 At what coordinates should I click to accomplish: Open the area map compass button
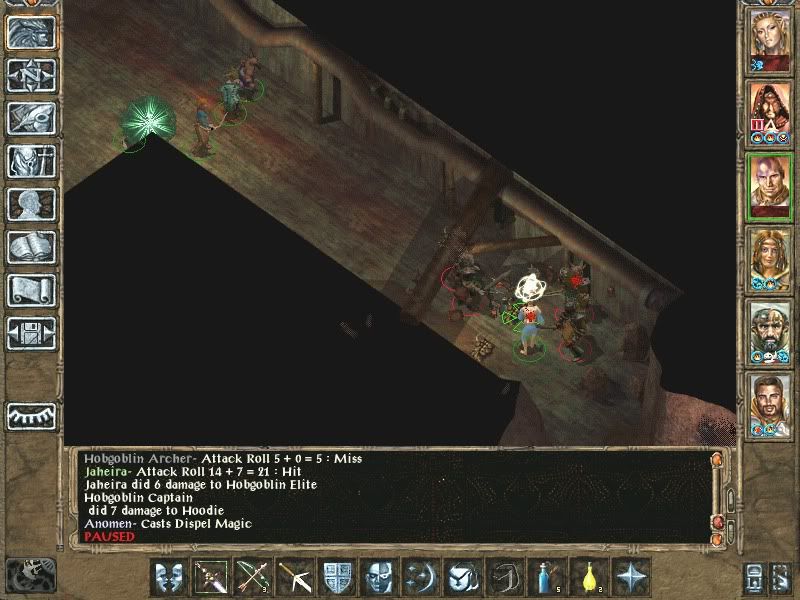(x=31, y=75)
